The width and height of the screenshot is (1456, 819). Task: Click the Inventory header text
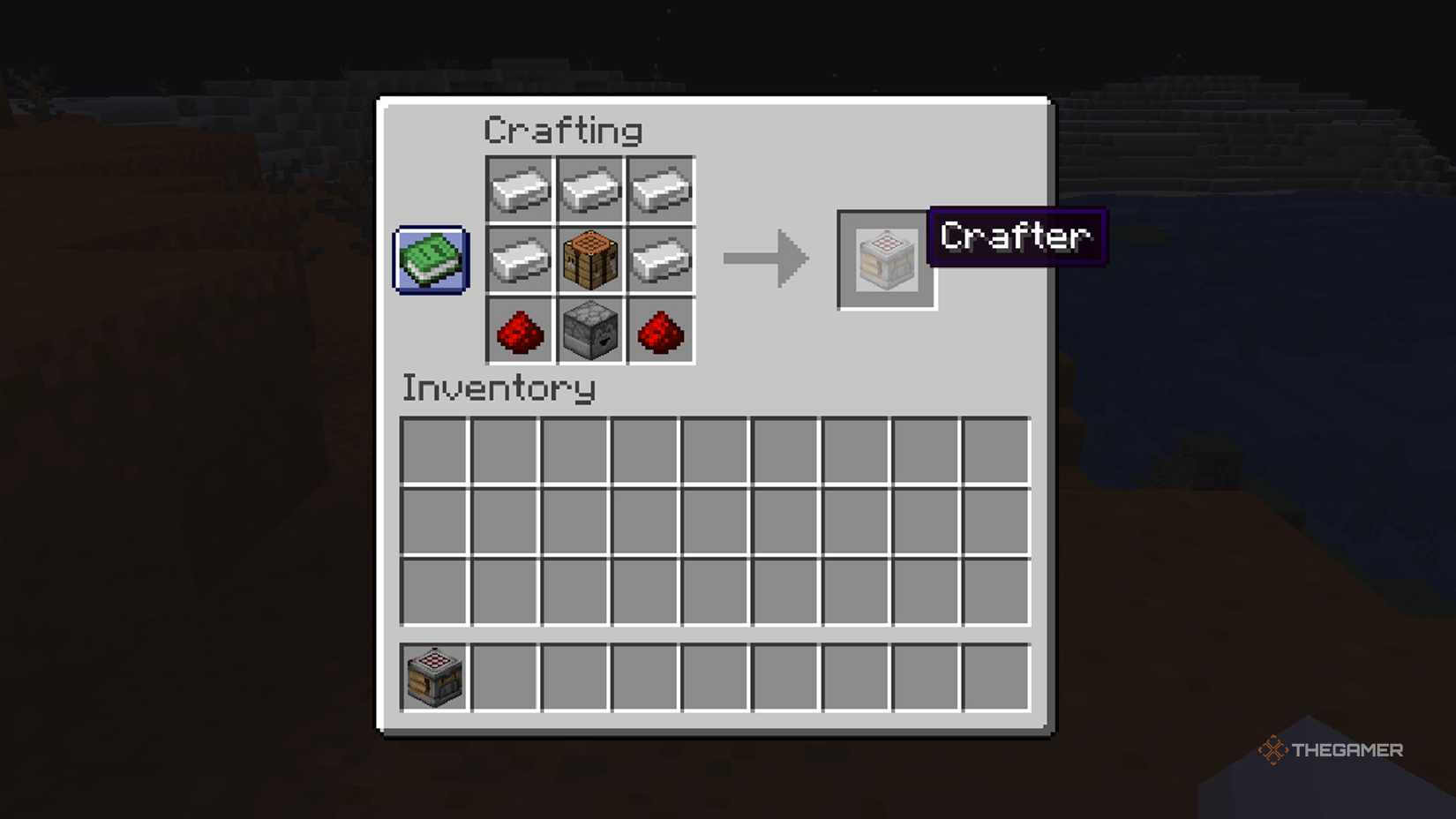[x=499, y=388]
